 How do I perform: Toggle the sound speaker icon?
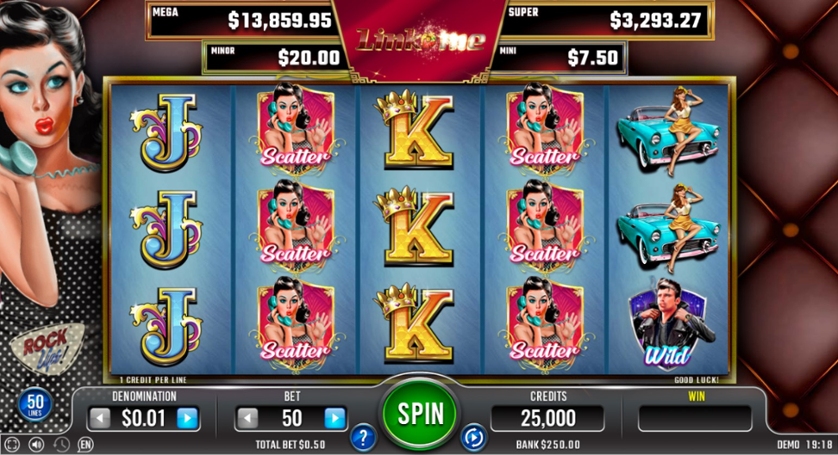point(37,444)
